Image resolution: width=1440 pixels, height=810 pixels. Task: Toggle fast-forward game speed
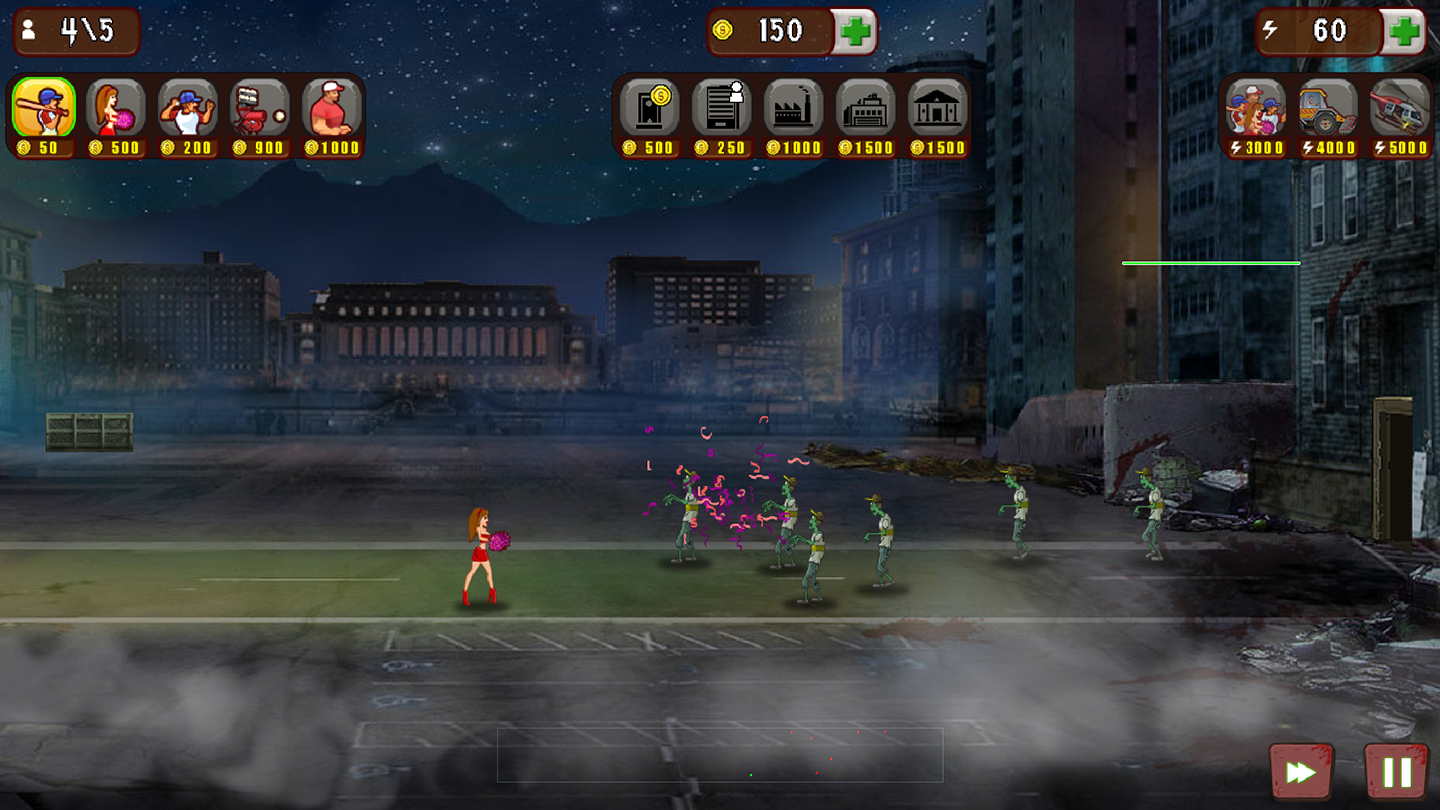1301,771
